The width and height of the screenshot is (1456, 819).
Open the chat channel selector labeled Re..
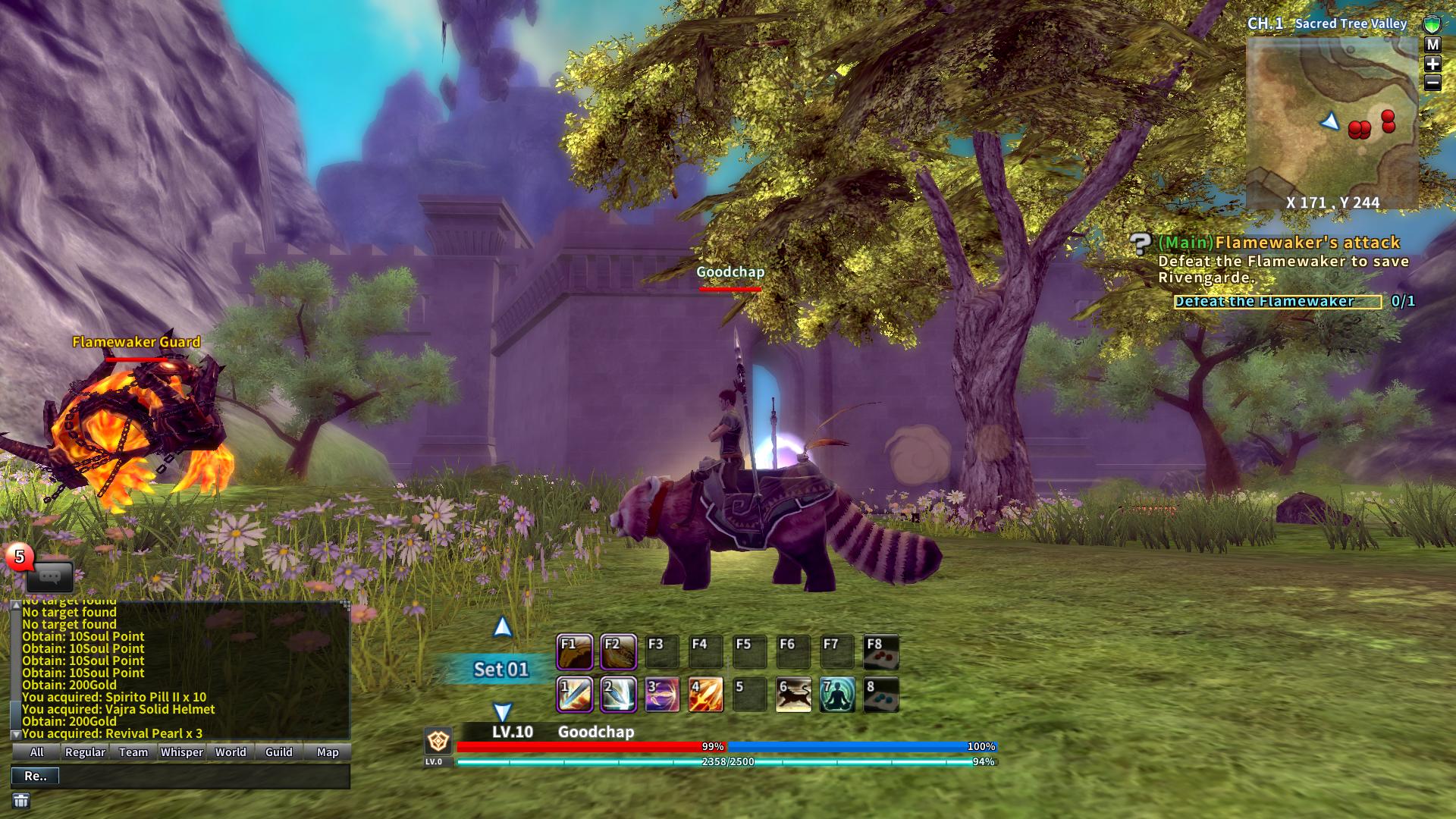coord(35,776)
